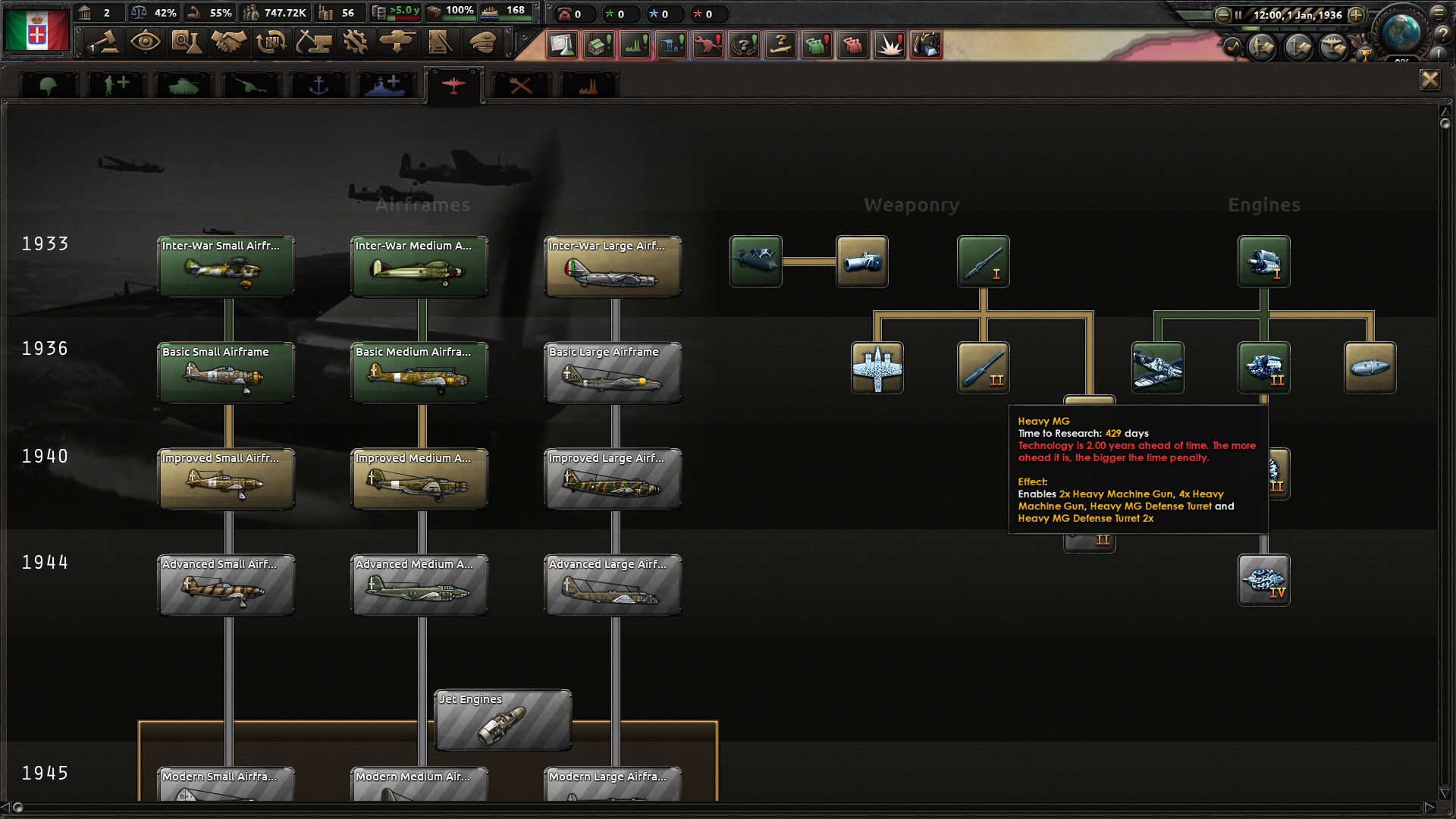Screen dimensions: 1456x819
Task: Select the Intelligence Agency eye icon
Action: coord(146,43)
